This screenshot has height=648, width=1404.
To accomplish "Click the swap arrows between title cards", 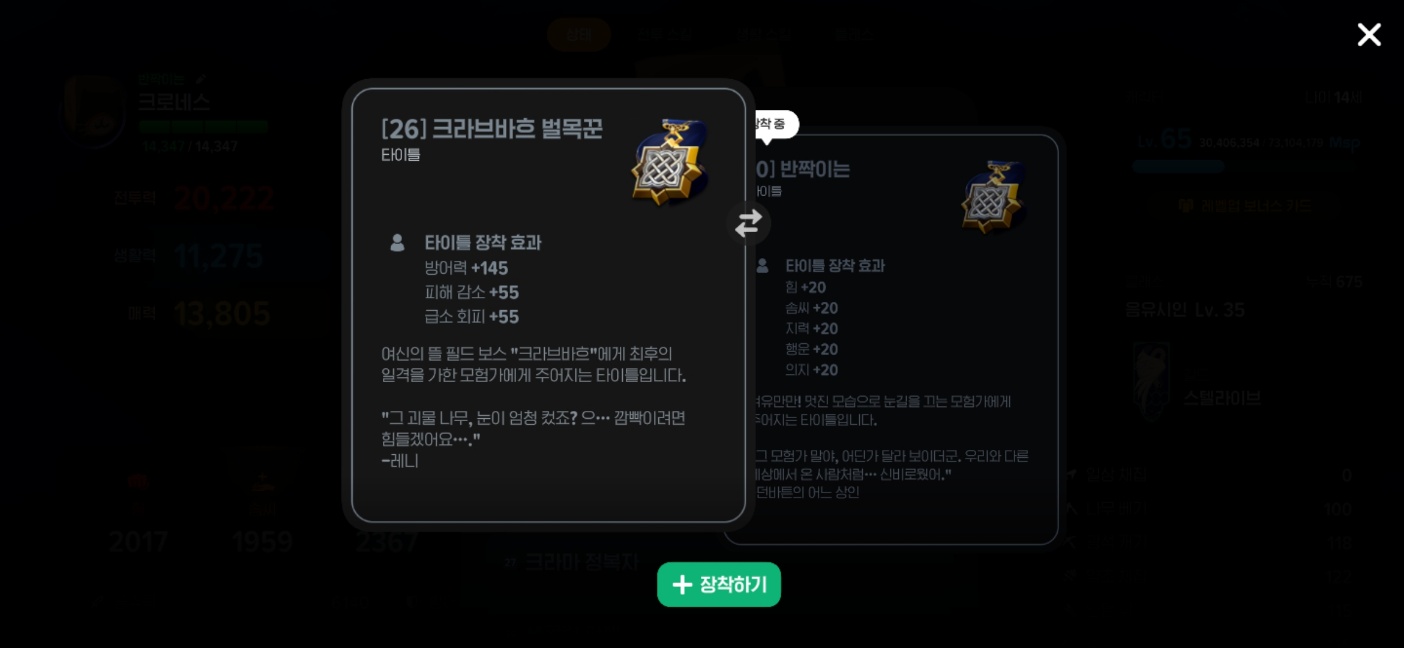I will click(748, 223).
